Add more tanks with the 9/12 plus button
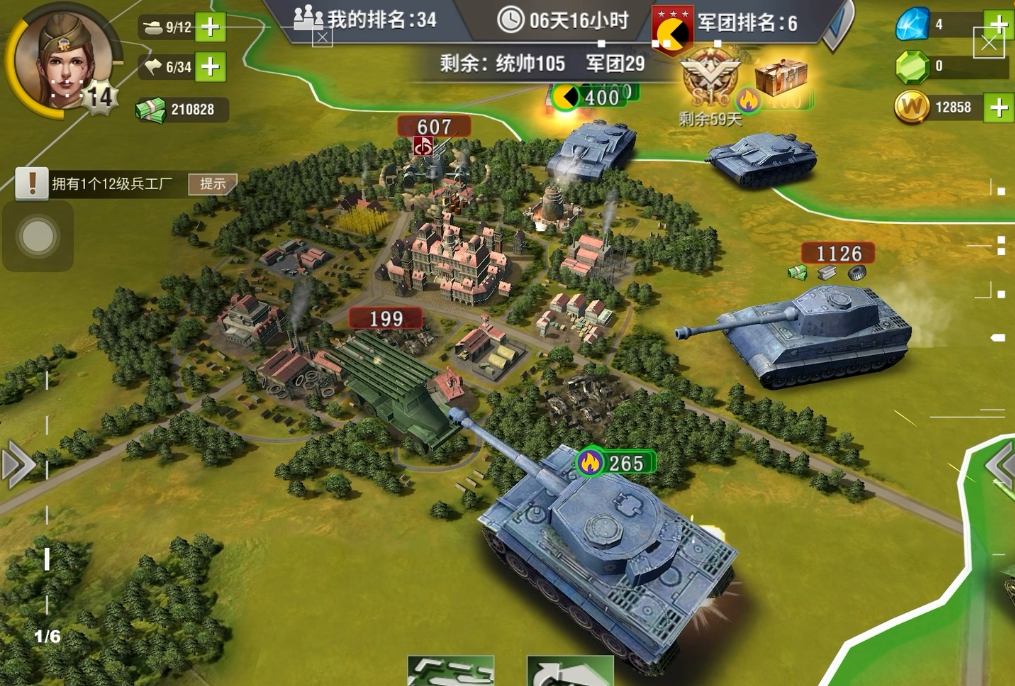Image resolution: width=1015 pixels, height=686 pixels. click(210, 27)
